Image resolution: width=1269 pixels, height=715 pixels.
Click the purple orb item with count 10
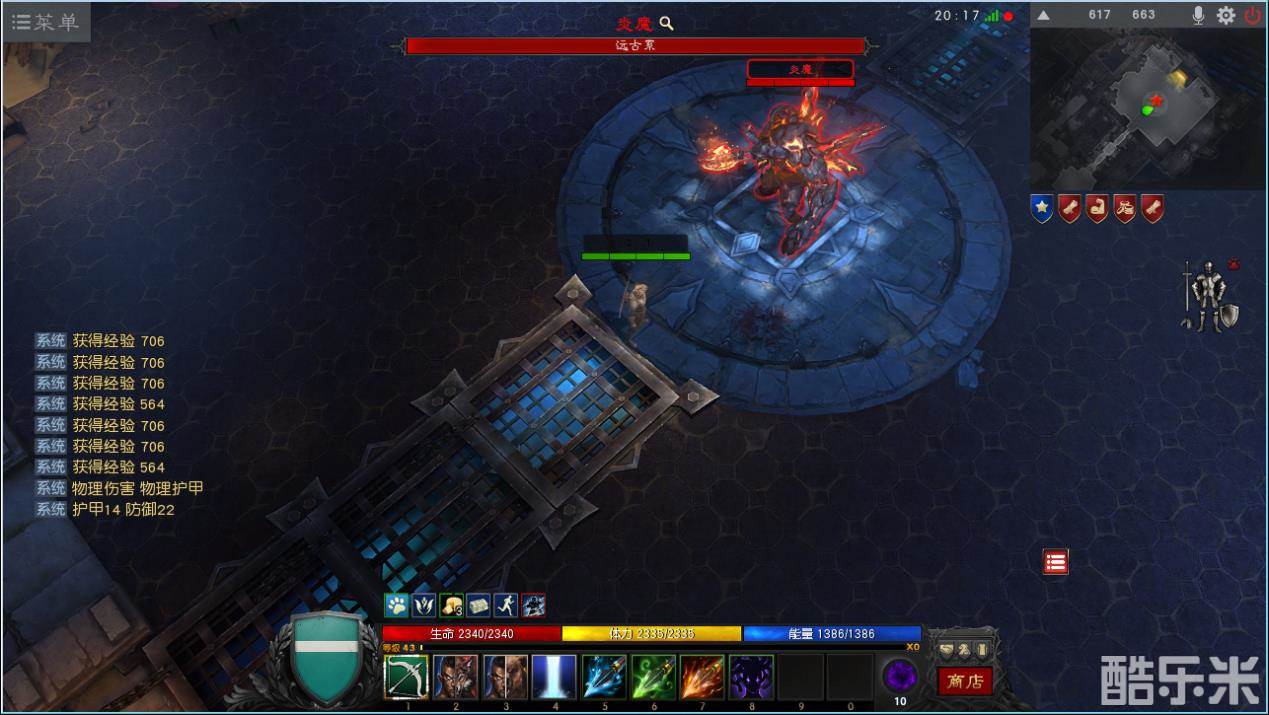point(899,676)
